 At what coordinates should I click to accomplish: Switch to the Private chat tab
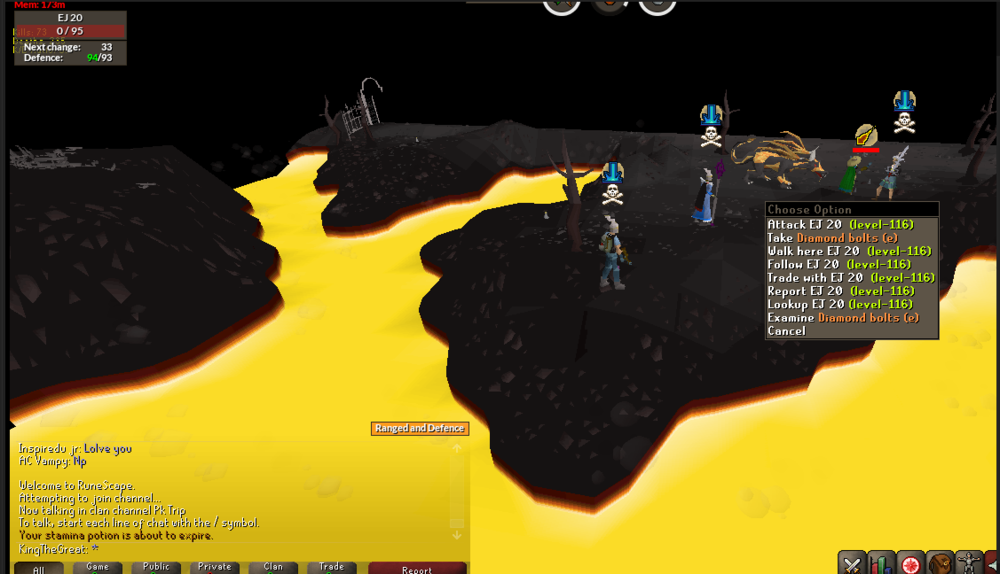[x=215, y=567]
